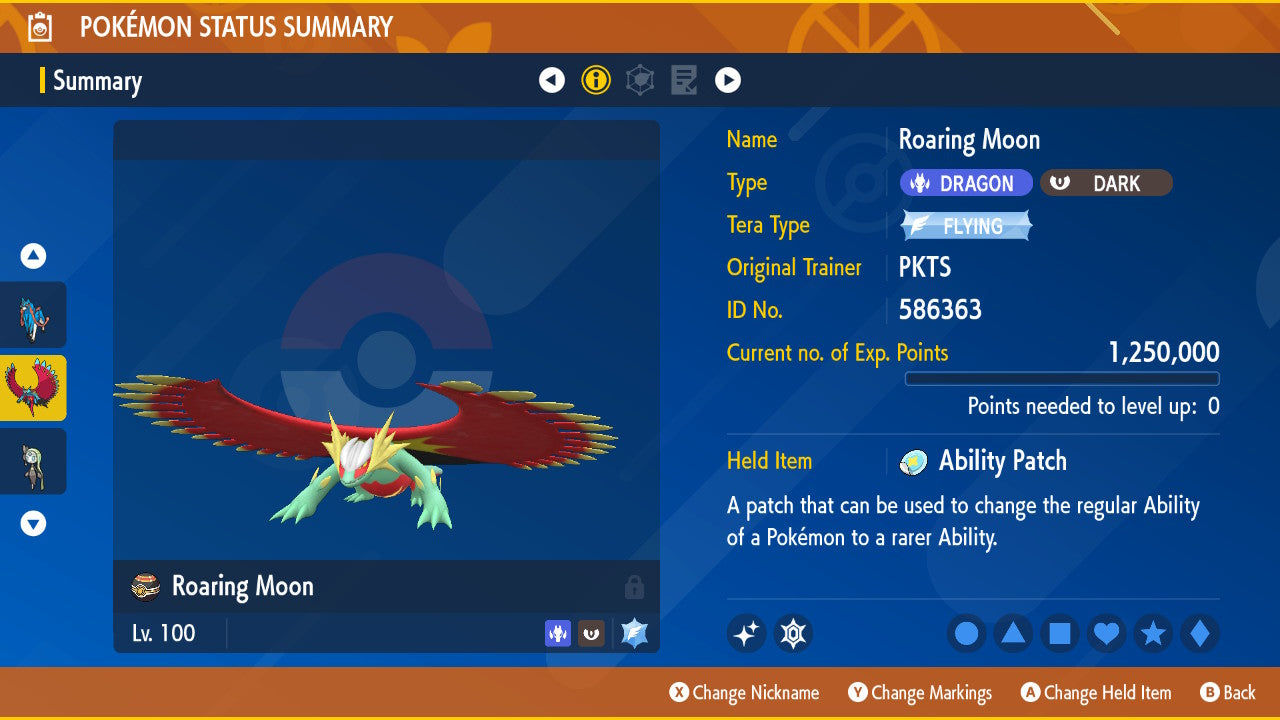Toggle the heart marking

[1106, 633]
